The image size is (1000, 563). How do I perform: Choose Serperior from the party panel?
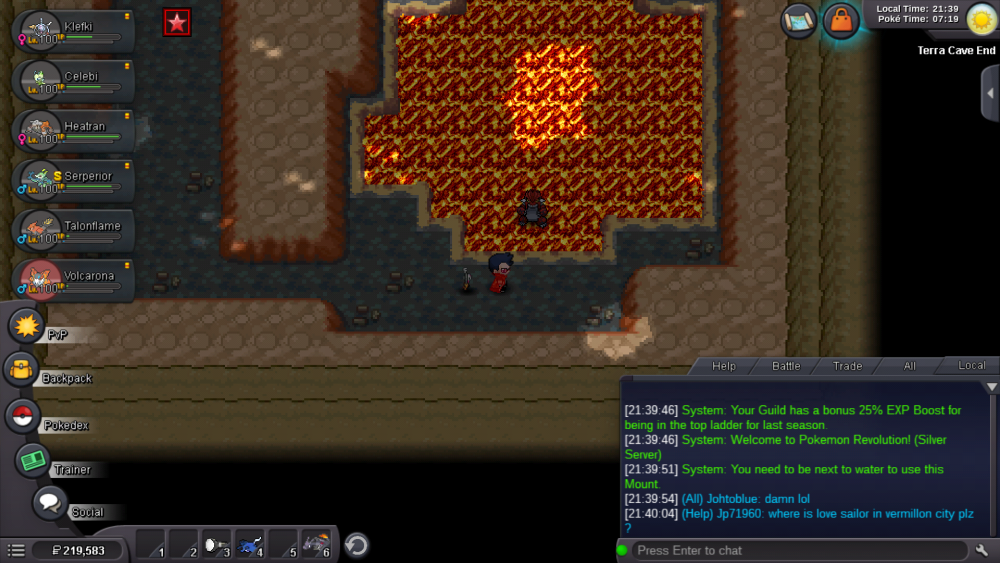point(75,180)
